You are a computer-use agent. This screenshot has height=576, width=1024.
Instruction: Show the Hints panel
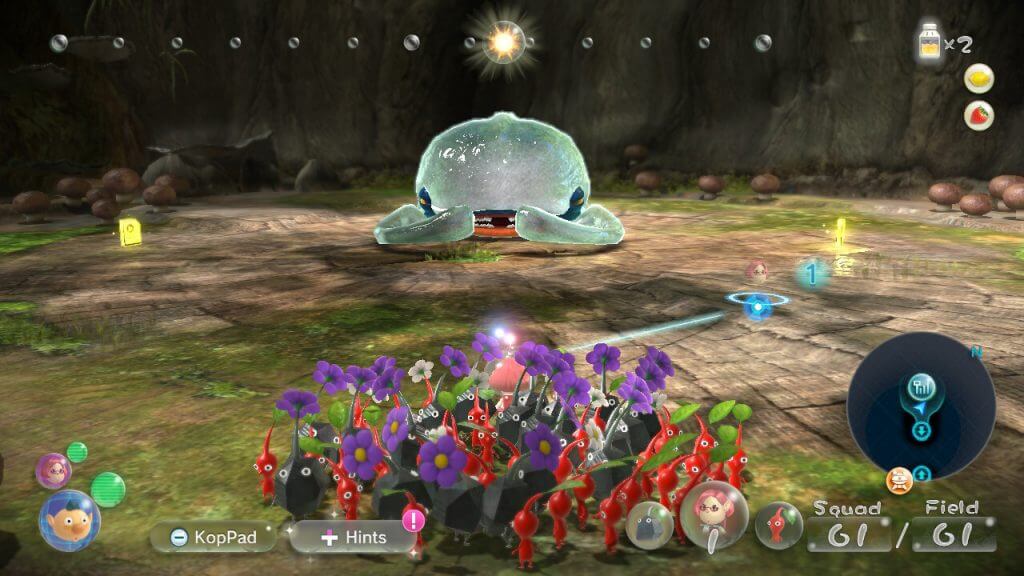(x=354, y=537)
